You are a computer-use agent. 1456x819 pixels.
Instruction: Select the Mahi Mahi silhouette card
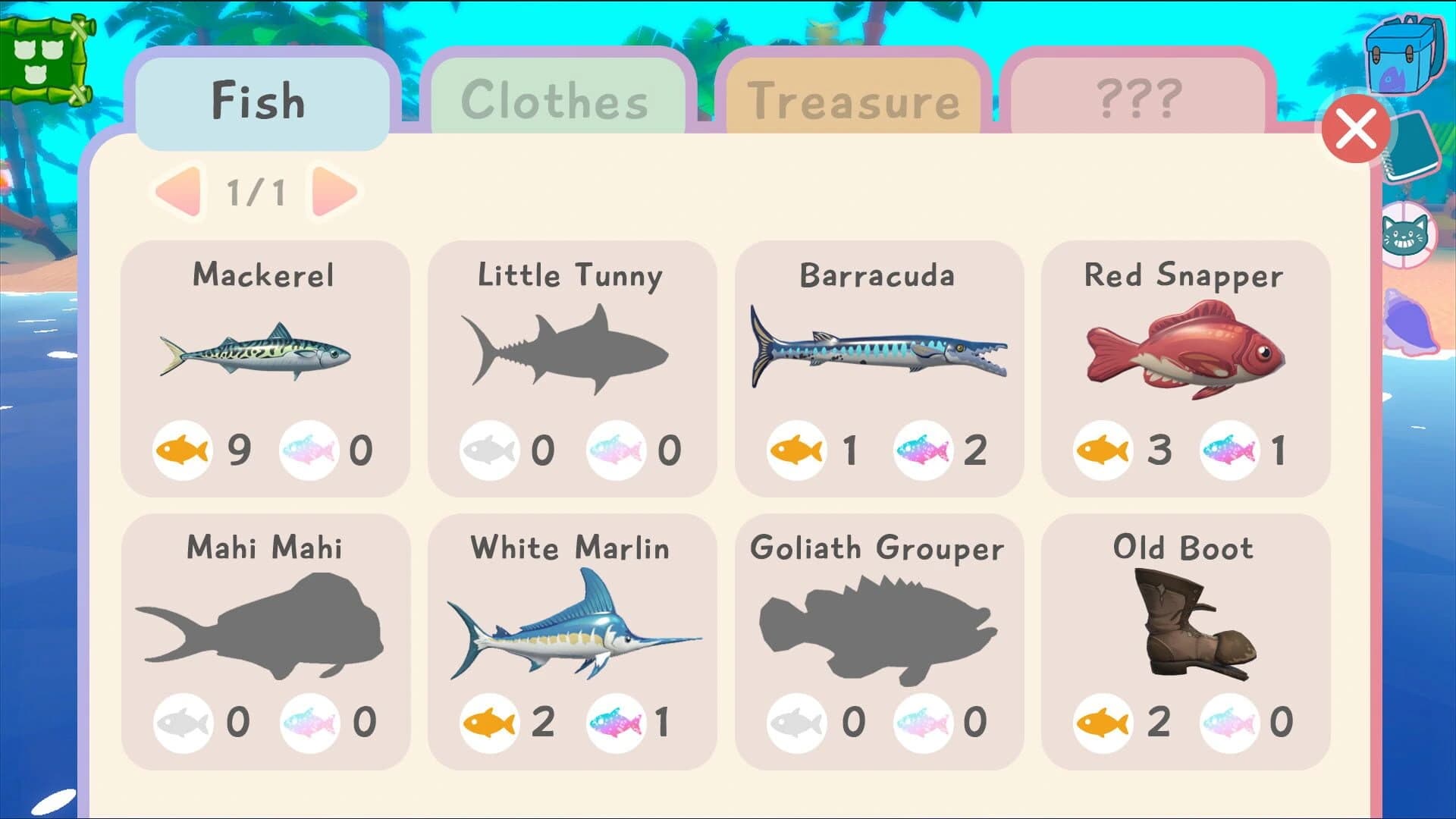point(265,637)
